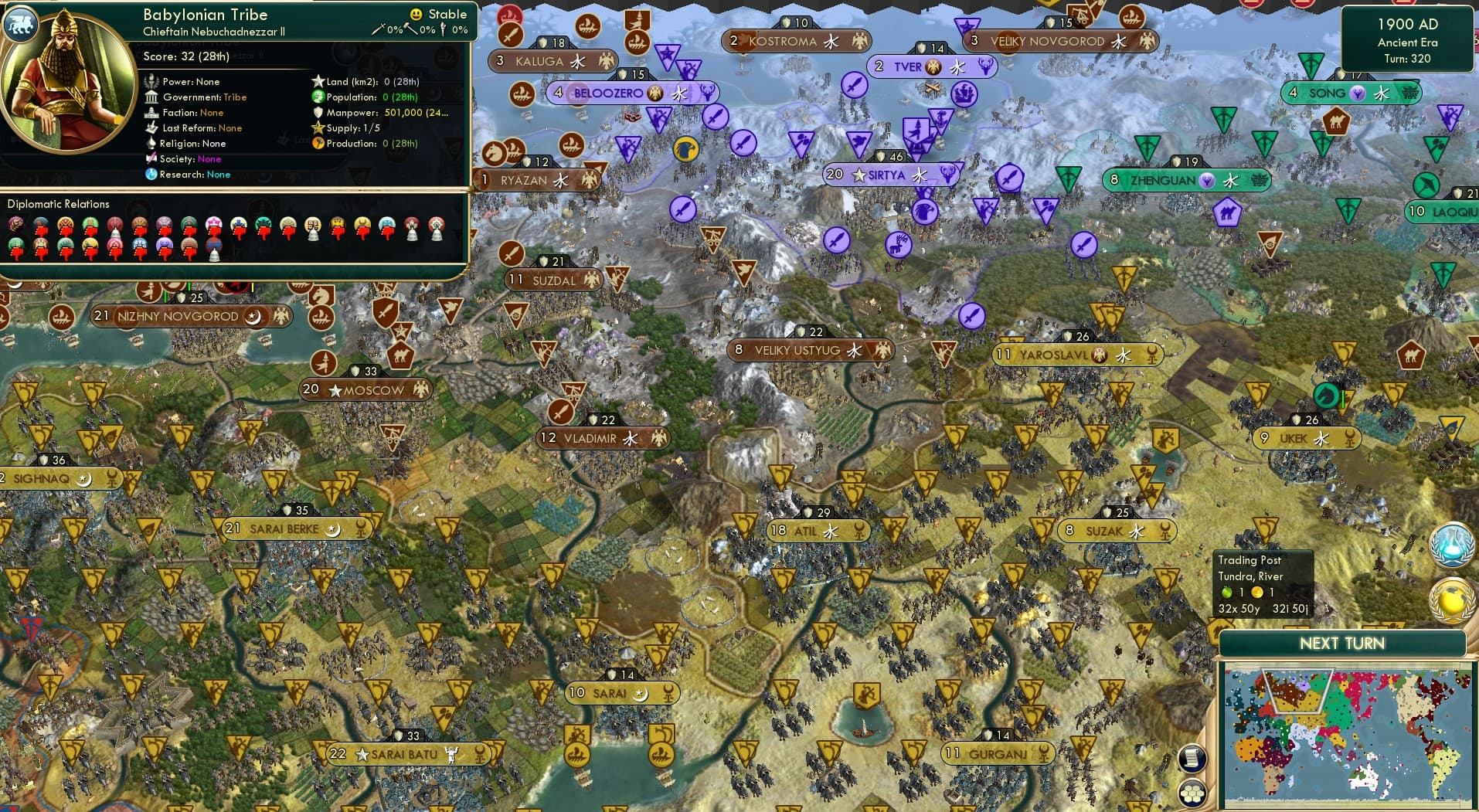
Task: Click the Supply star icon
Action: [x=318, y=128]
